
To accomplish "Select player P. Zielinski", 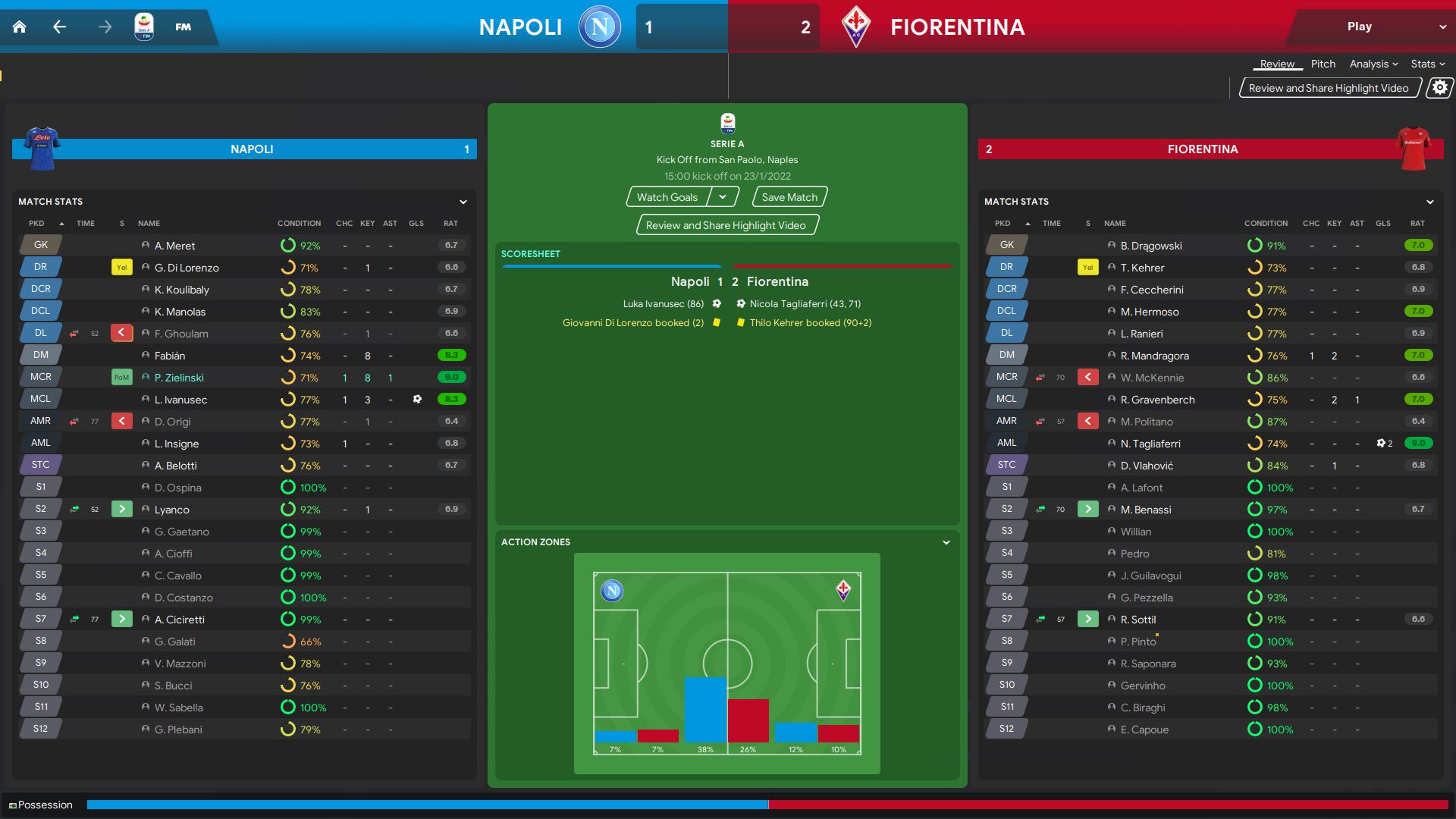I will pyautogui.click(x=179, y=378).
